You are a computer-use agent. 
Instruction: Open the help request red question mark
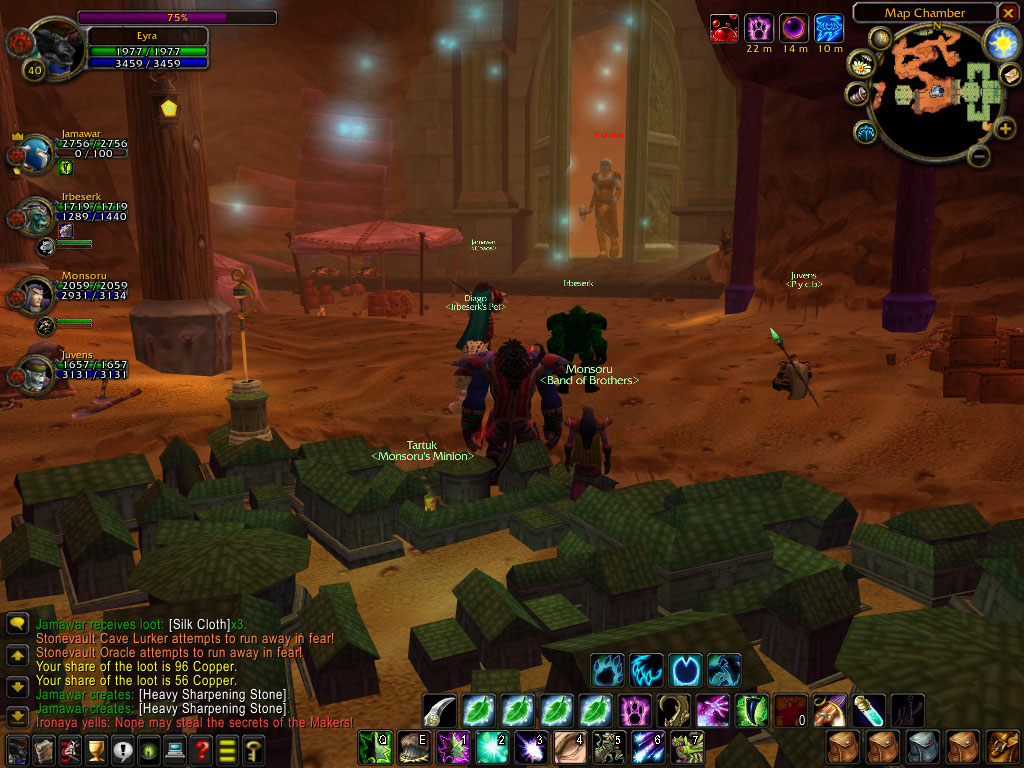(x=202, y=749)
